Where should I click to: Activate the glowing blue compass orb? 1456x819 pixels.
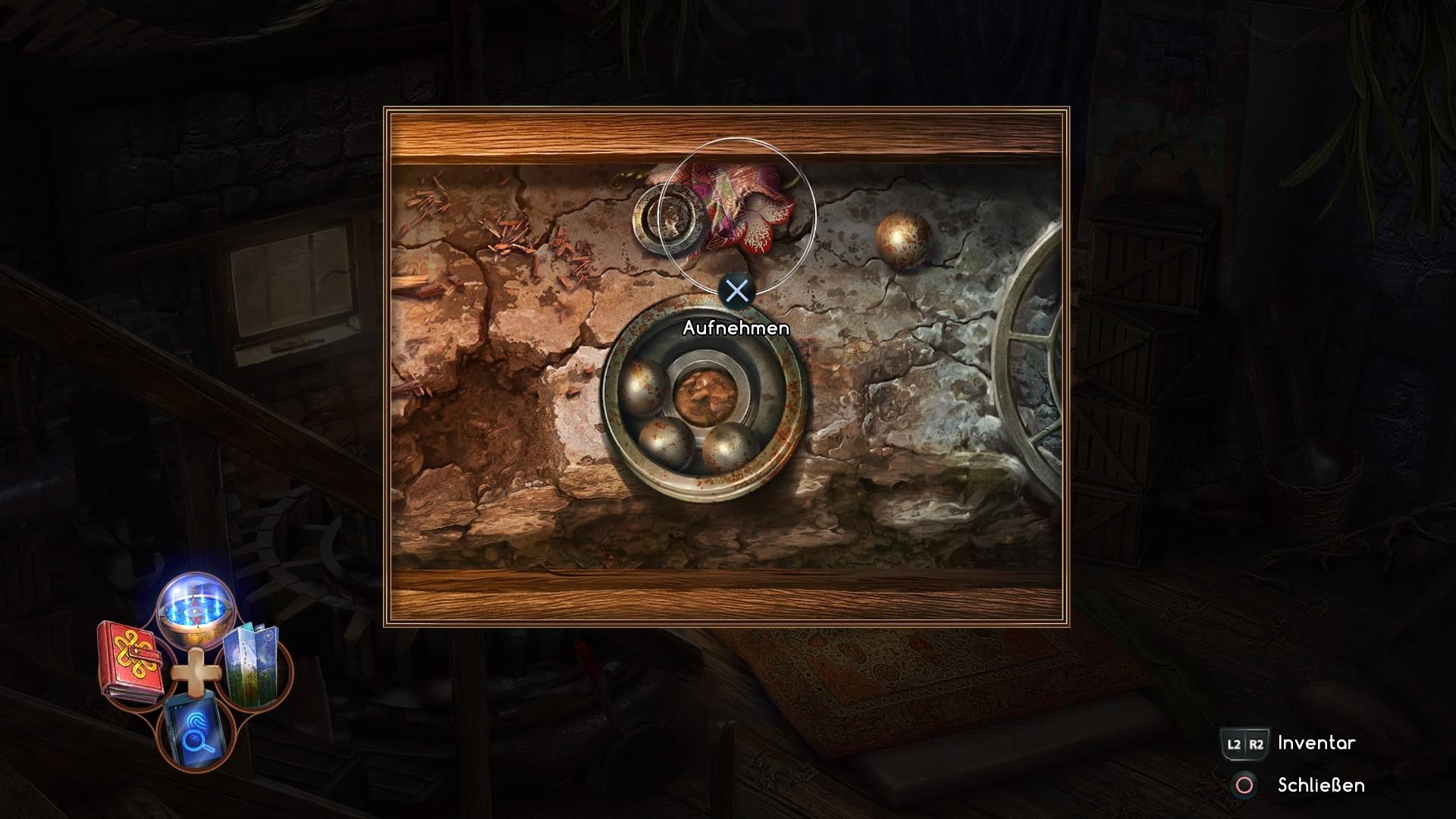pos(195,610)
